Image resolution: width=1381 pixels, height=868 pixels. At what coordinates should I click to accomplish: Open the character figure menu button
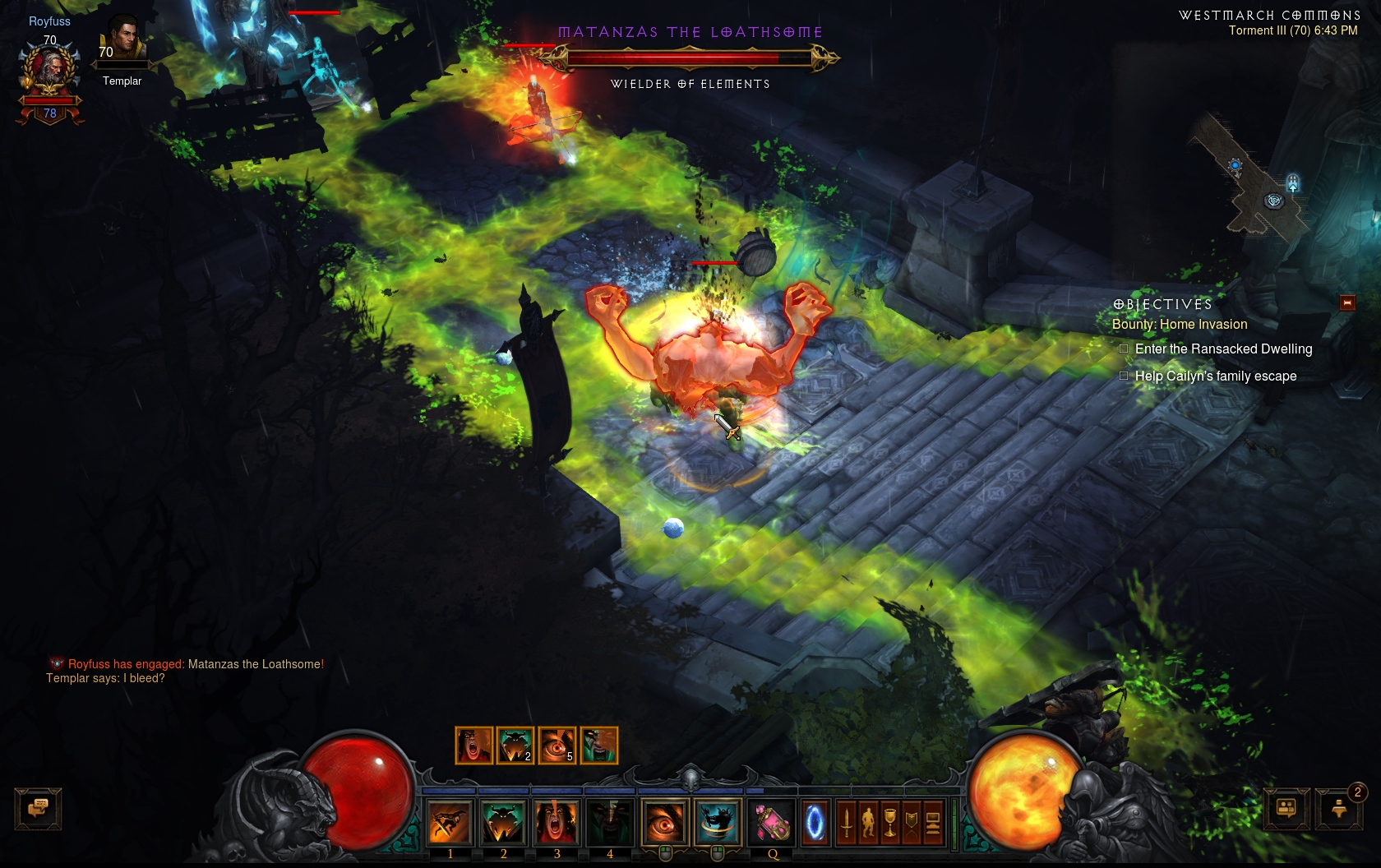point(868,822)
